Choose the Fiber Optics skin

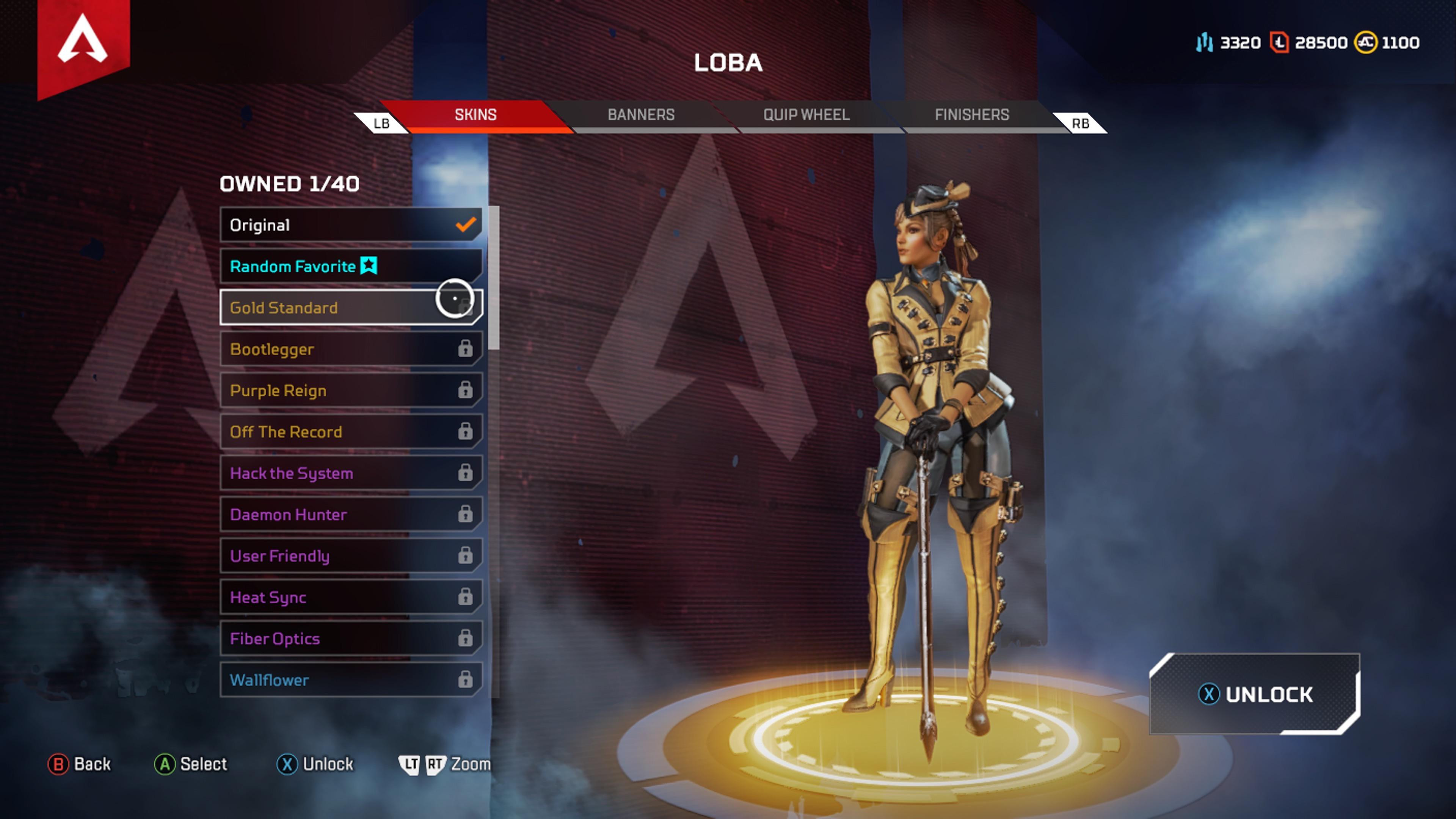click(x=350, y=639)
